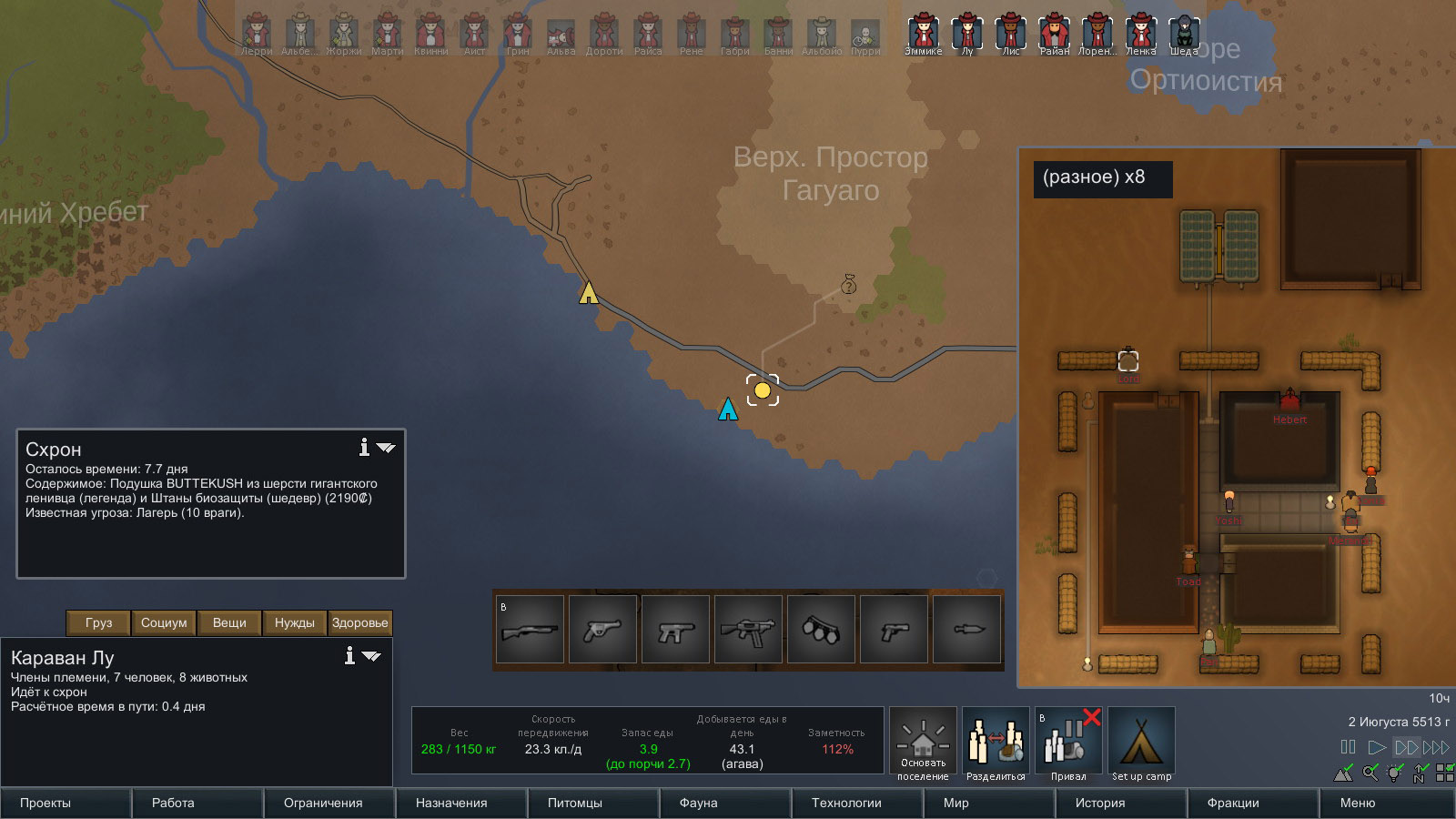The height and width of the screenshot is (819, 1456).
Task: Select colonist Лу portrait in colonist bar
Action: [967, 34]
